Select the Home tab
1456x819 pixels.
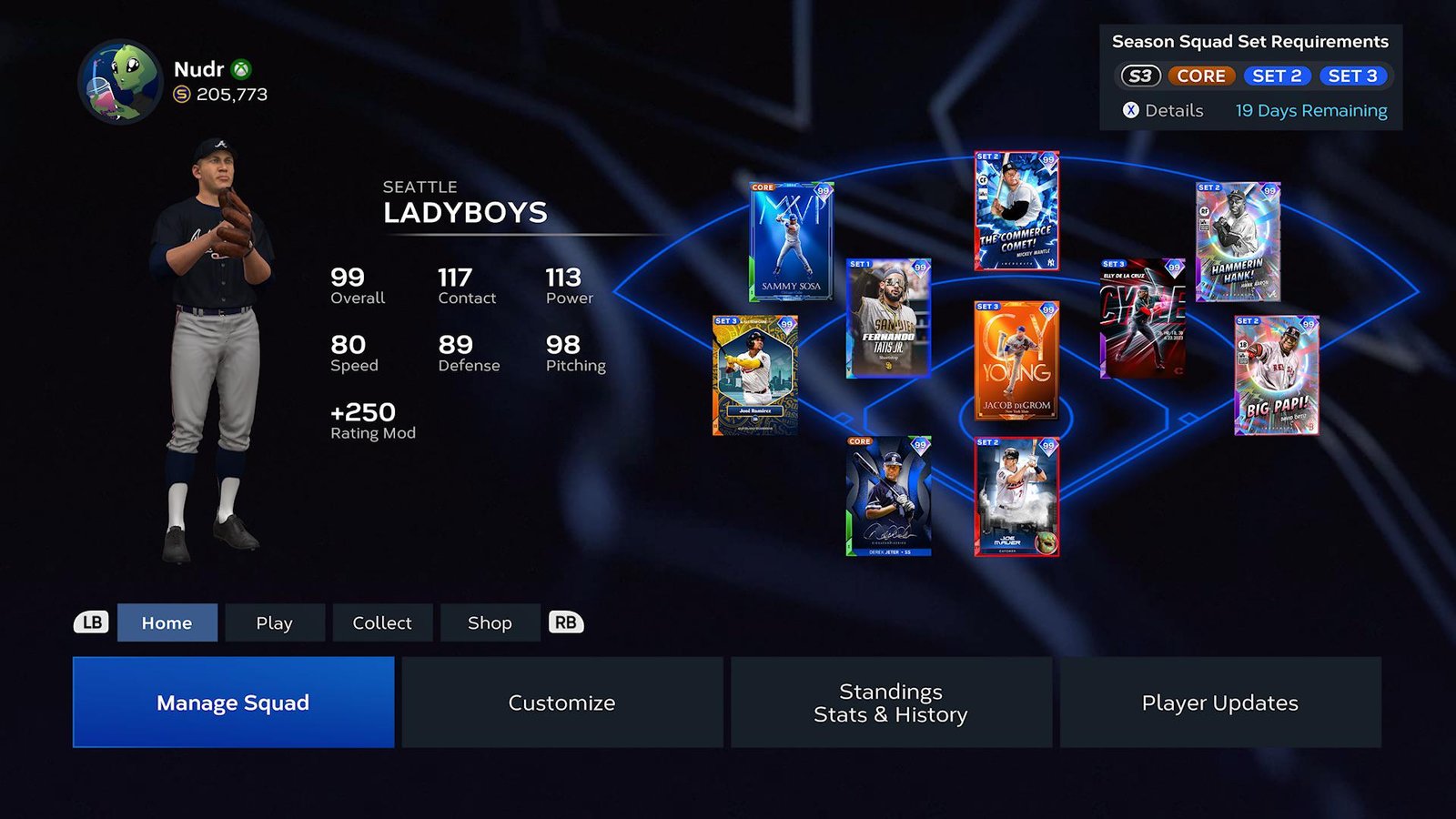pos(167,622)
